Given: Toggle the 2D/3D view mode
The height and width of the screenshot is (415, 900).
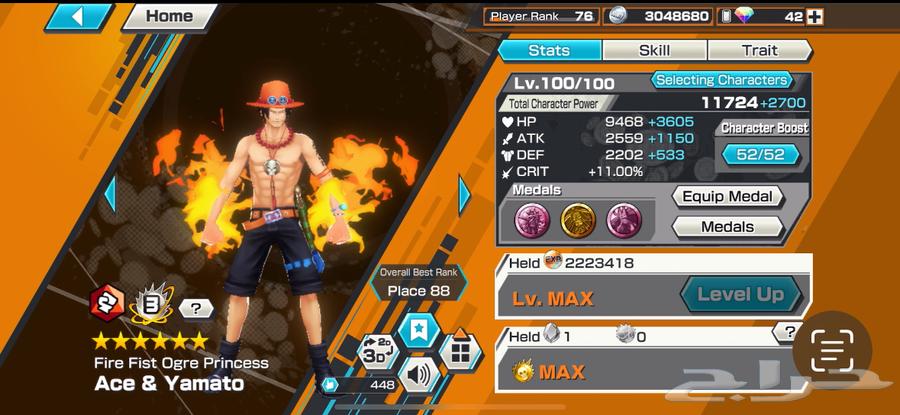Looking at the screenshot, I should click(x=377, y=352).
